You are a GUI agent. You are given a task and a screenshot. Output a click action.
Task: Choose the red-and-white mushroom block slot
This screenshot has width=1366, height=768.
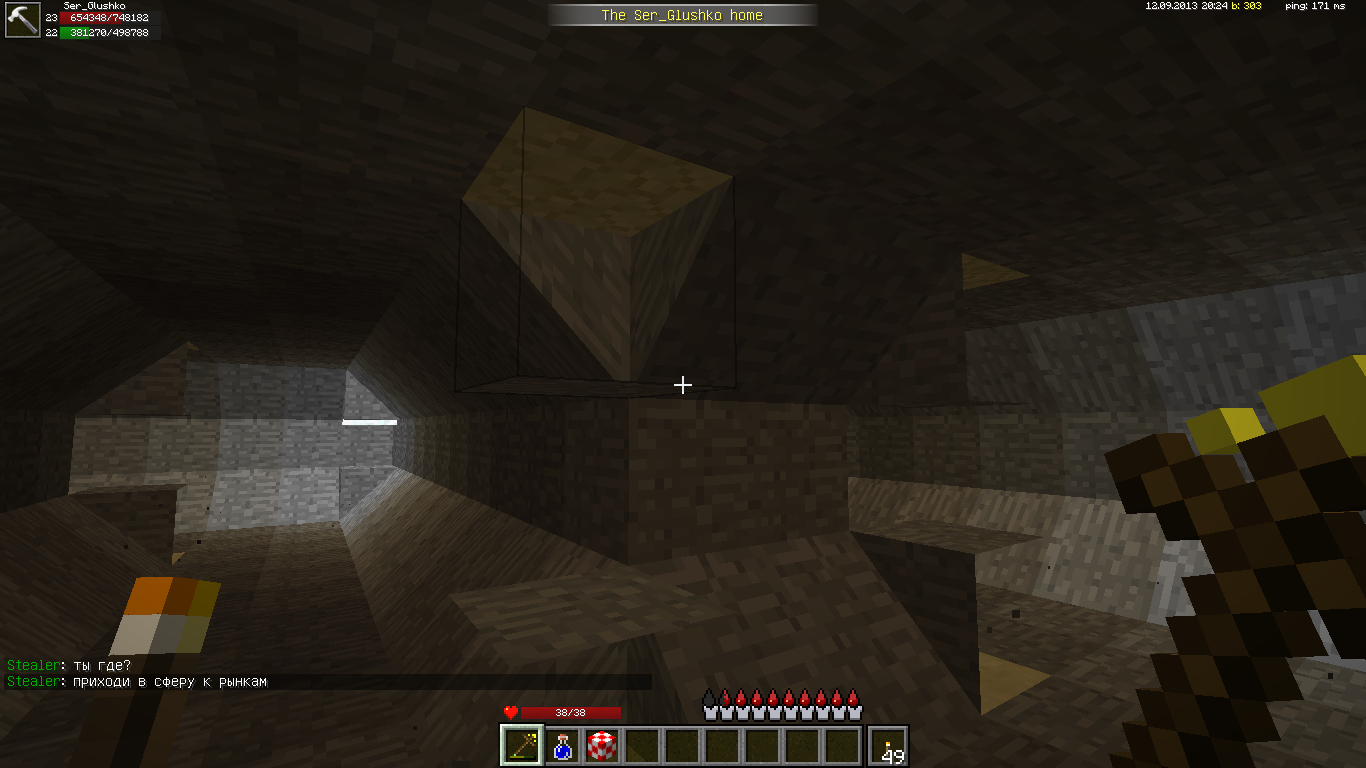tap(602, 745)
